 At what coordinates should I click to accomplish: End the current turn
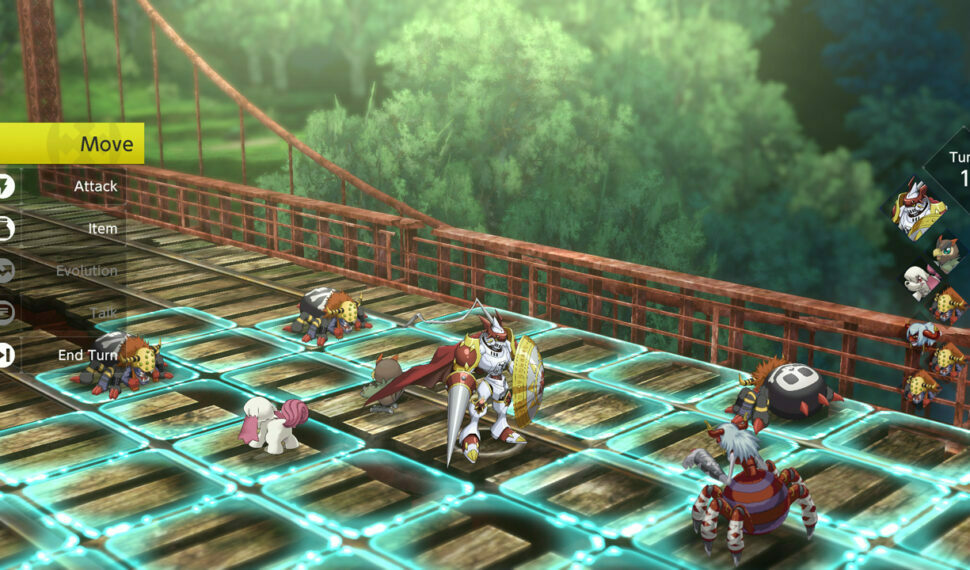click(86, 355)
